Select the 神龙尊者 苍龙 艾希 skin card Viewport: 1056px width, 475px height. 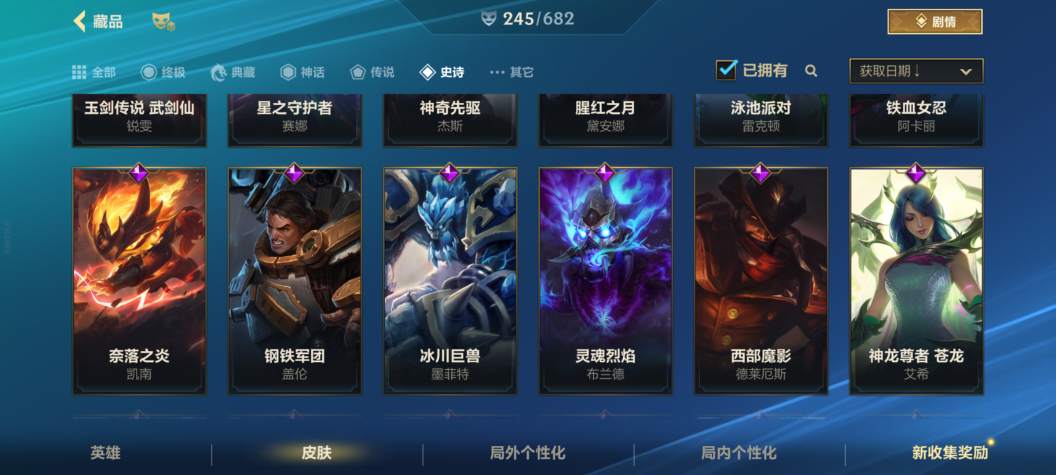(916, 280)
